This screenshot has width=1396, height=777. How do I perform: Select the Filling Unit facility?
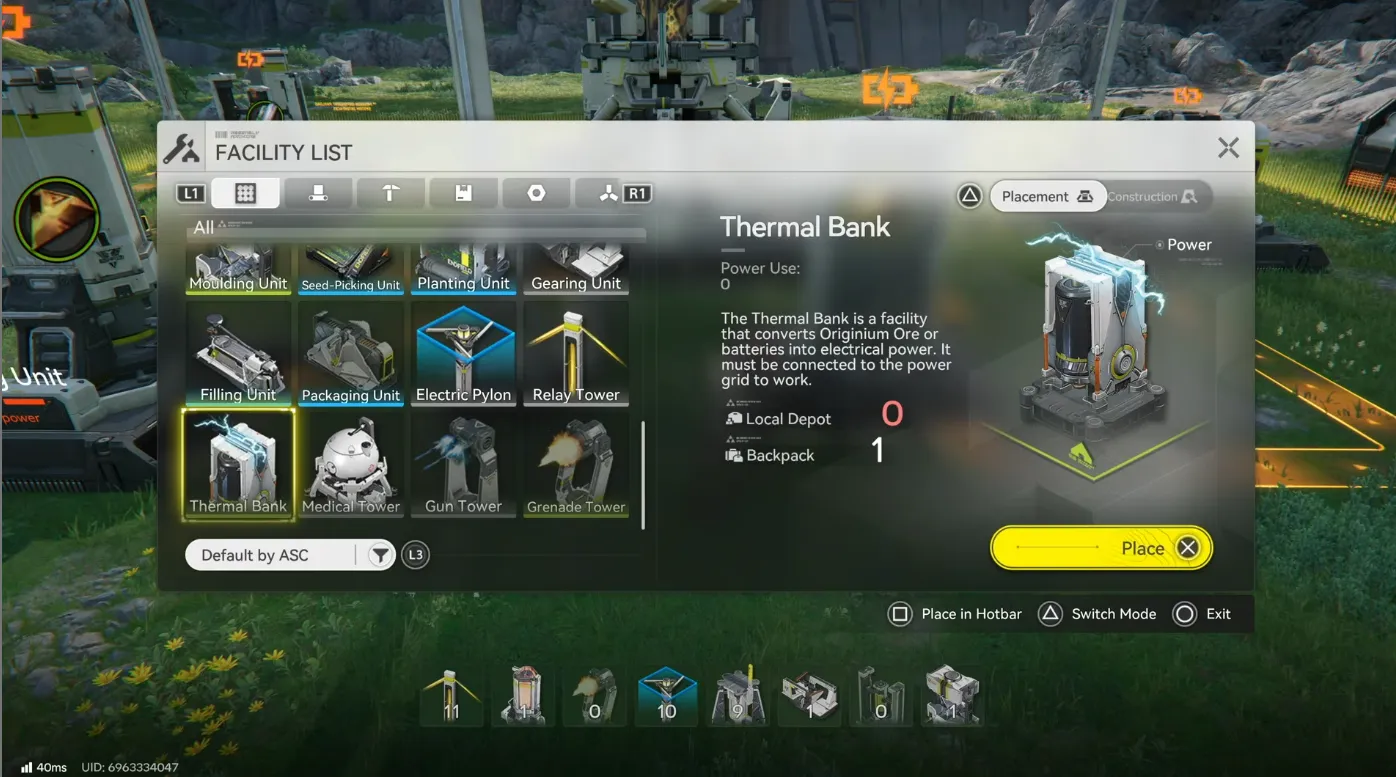pyautogui.click(x=238, y=355)
